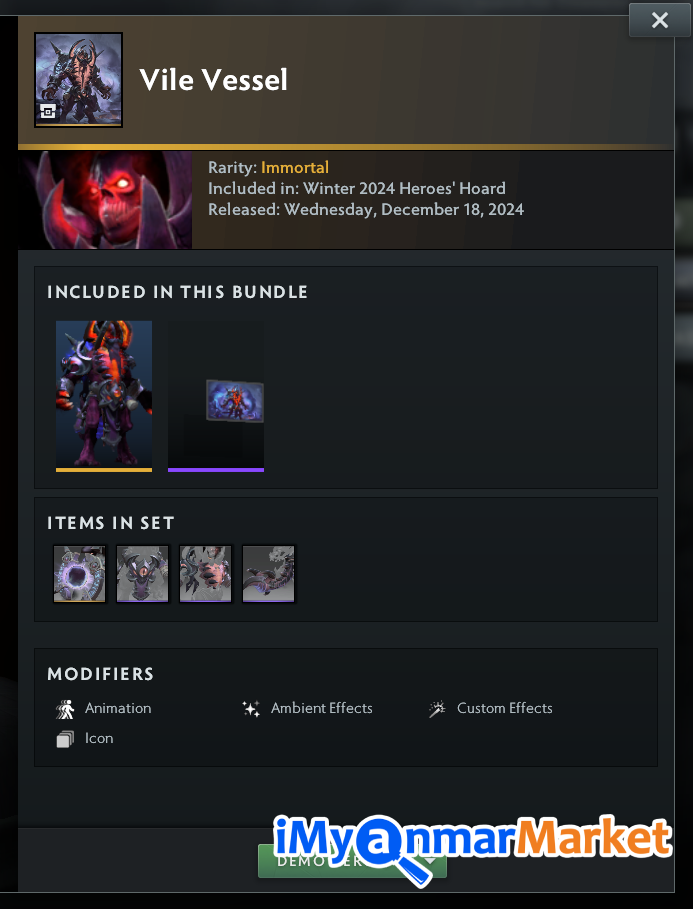Pick the pink-clawed set item icon
Screen dimensions: 693x909
(205, 574)
